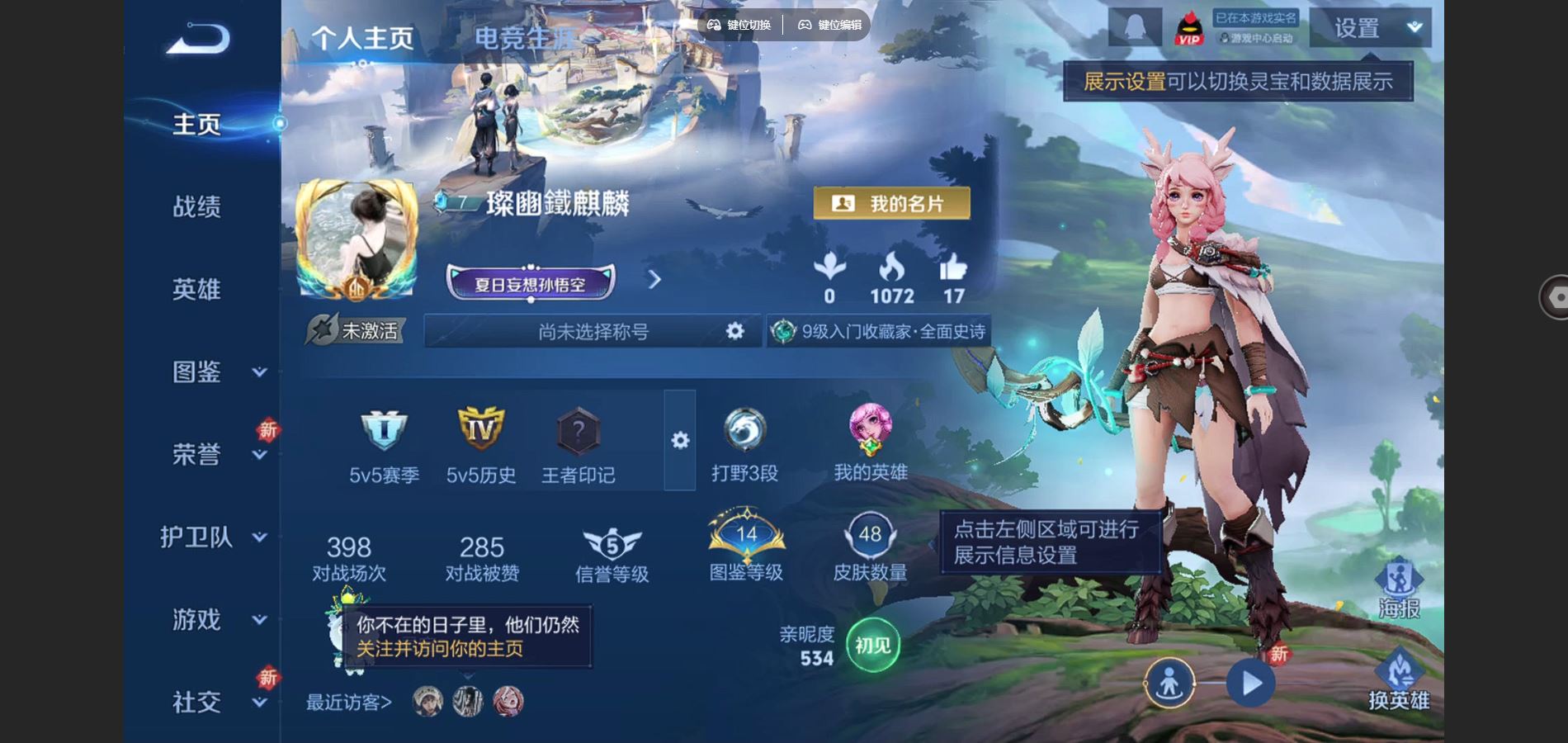Open 我的名片 business card

[x=891, y=203]
